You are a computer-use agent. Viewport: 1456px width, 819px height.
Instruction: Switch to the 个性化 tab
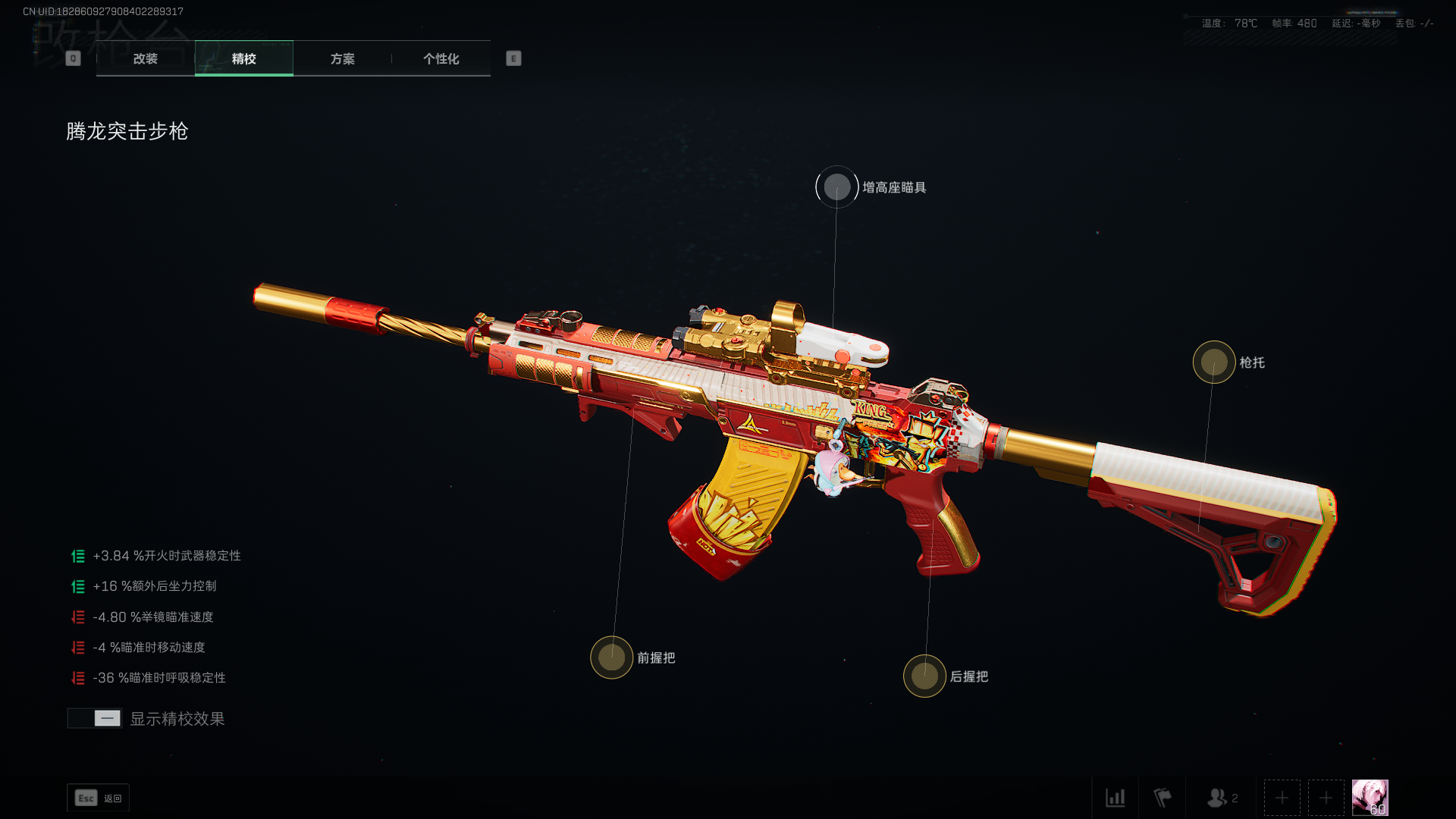point(441,58)
